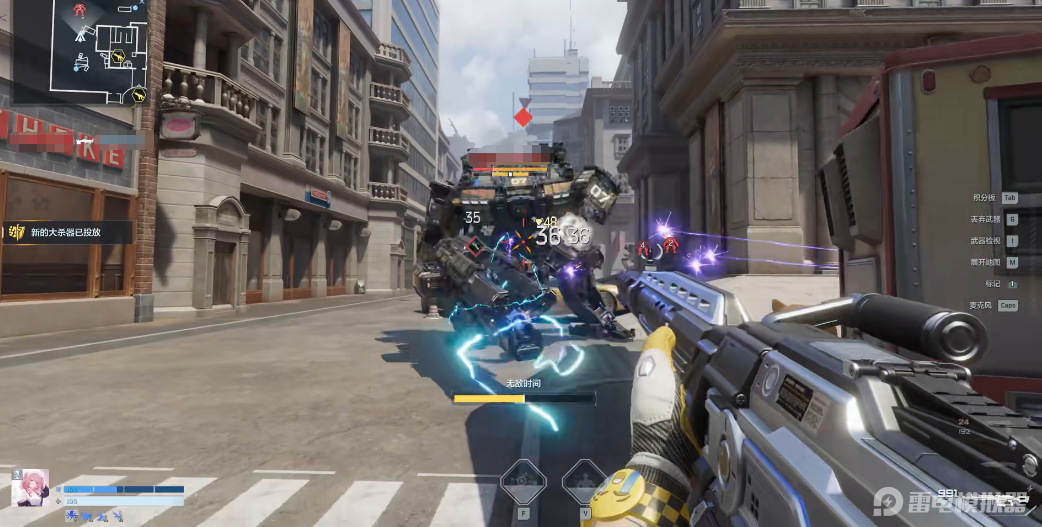Click the first blue buff icon under health
This screenshot has height=527, width=1042.
point(72,516)
